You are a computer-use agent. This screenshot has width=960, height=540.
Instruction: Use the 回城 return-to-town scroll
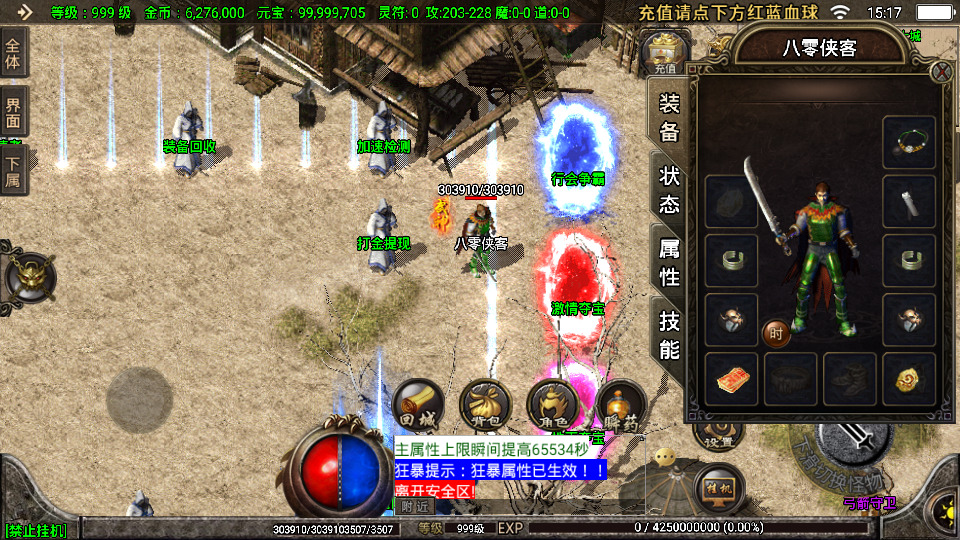click(x=418, y=405)
